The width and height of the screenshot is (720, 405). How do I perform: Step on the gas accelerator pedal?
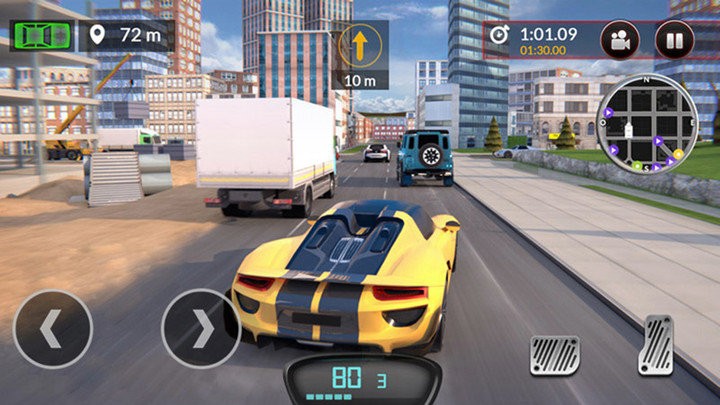[x=657, y=345]
